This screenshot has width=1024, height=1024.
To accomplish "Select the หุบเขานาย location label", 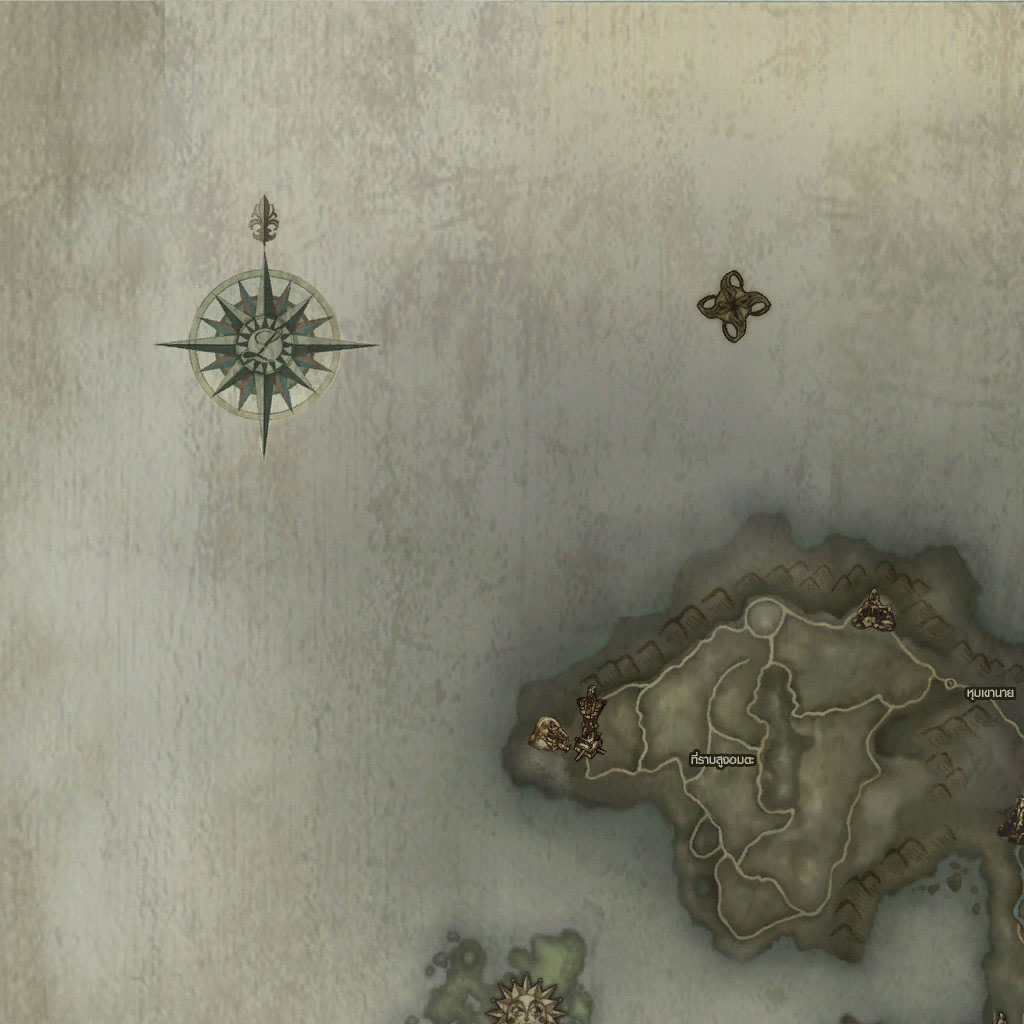I will (990, 692).
